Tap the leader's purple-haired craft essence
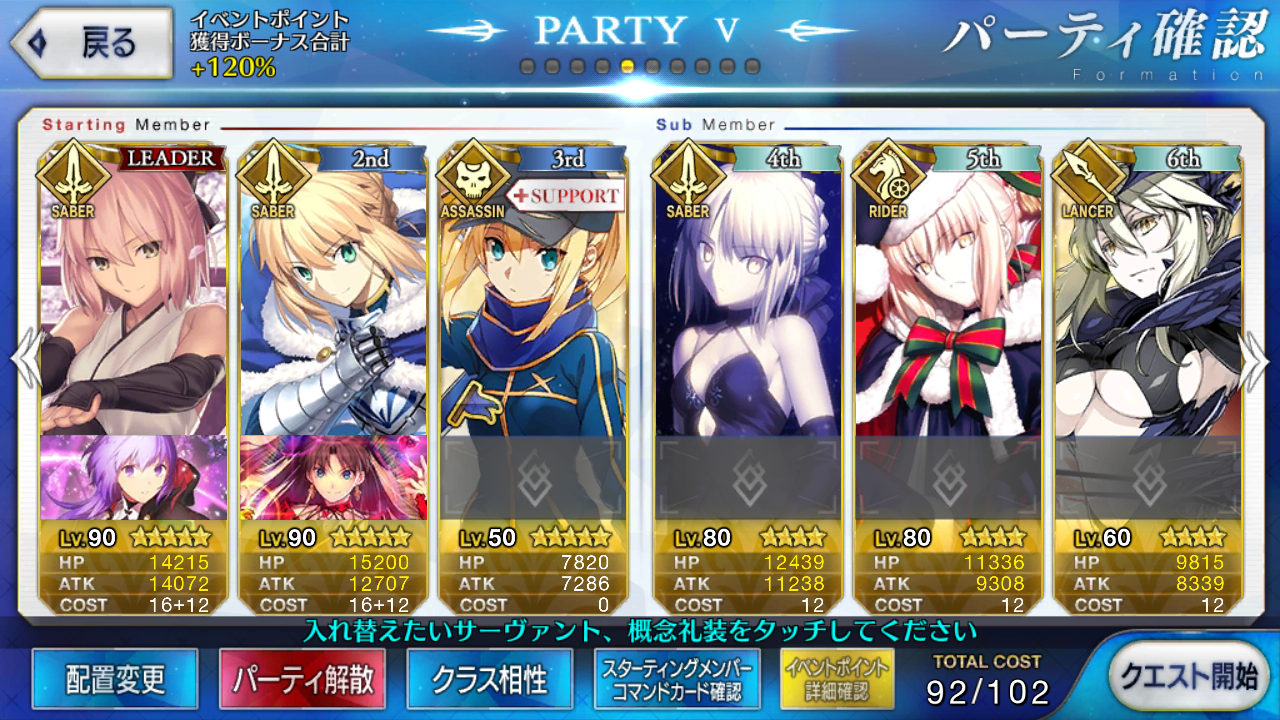 coord(133,477)
